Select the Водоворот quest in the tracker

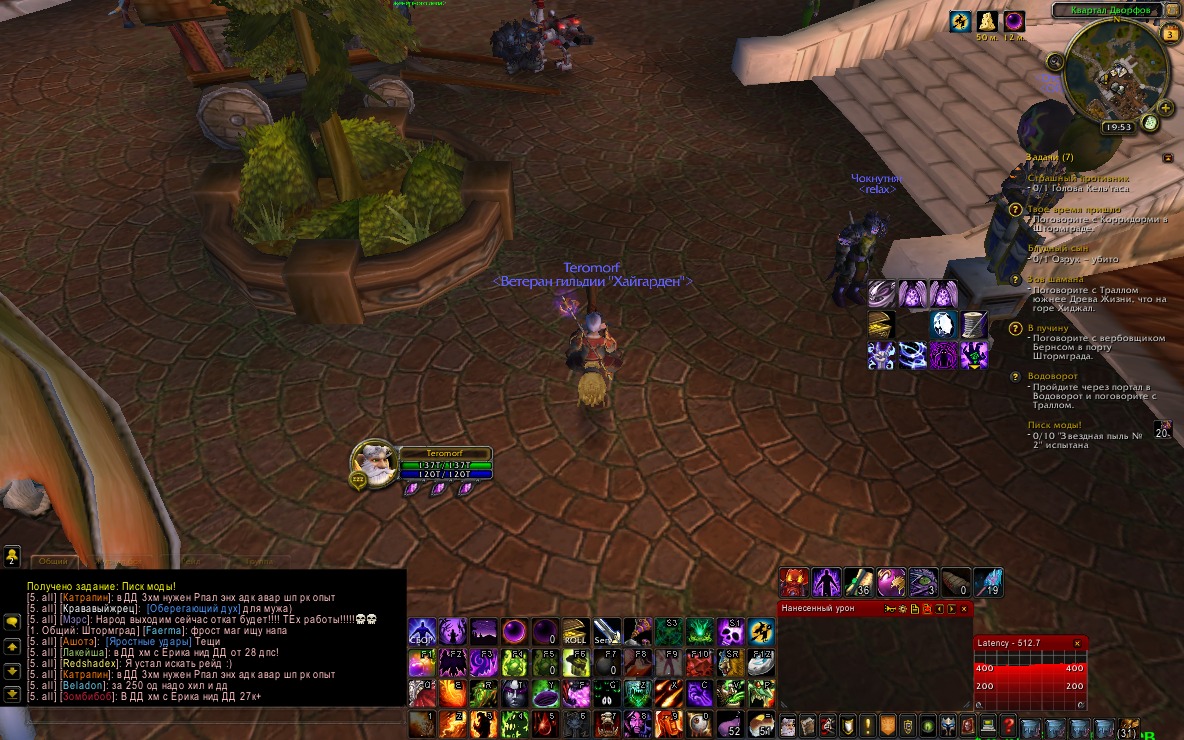tap(1052, 376)
